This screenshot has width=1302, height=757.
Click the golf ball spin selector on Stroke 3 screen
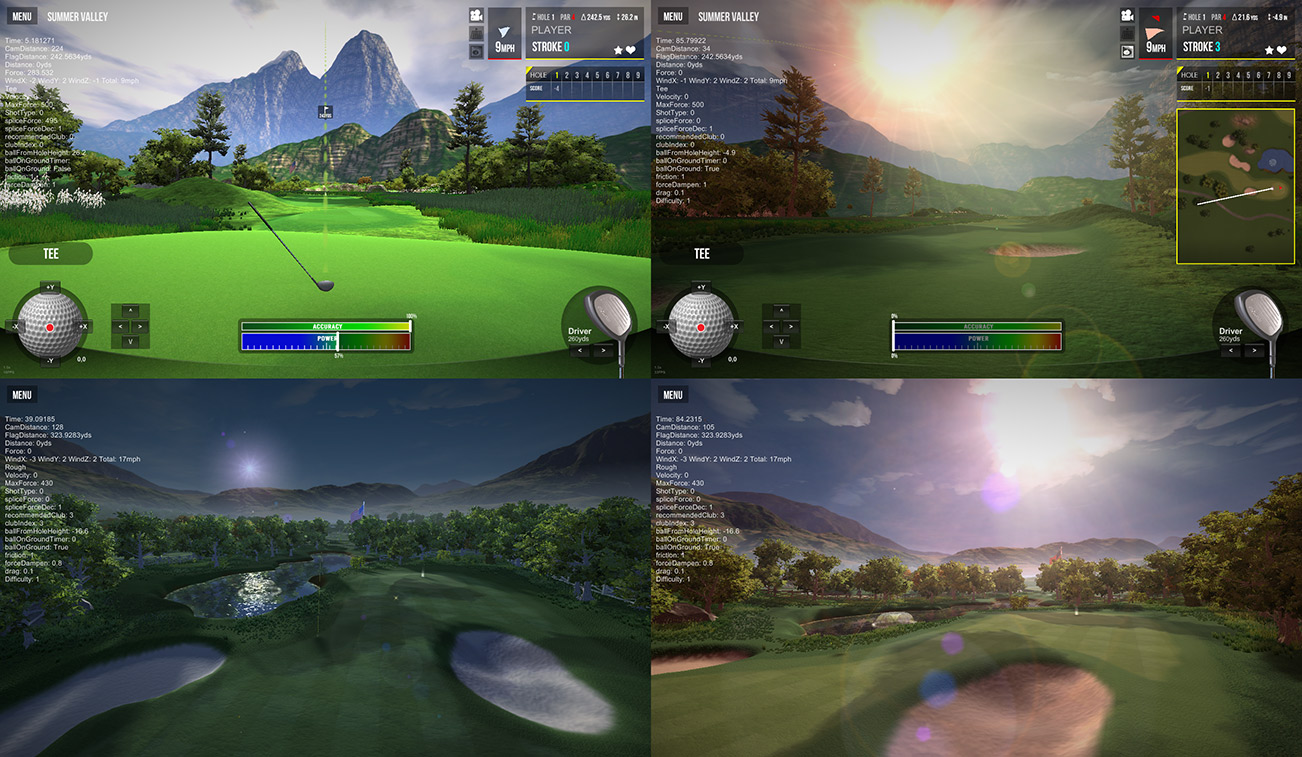pos(700,326)
